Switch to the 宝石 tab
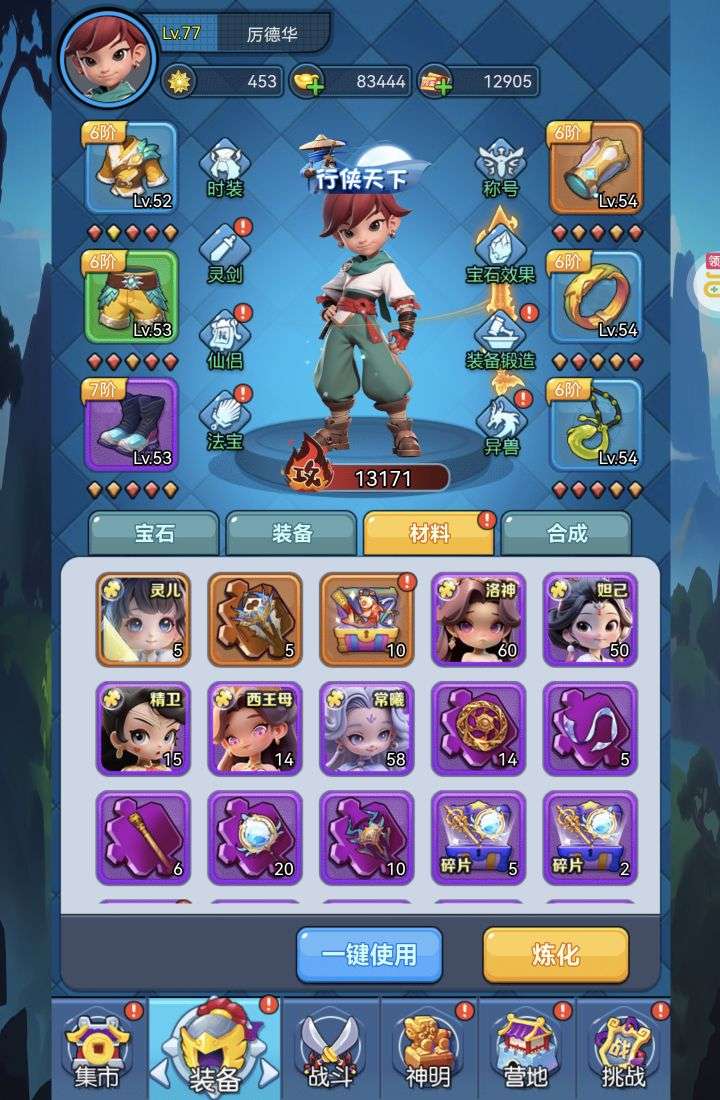The width and height of the screenshot is (720, 1100). click(x=153, y=533)
